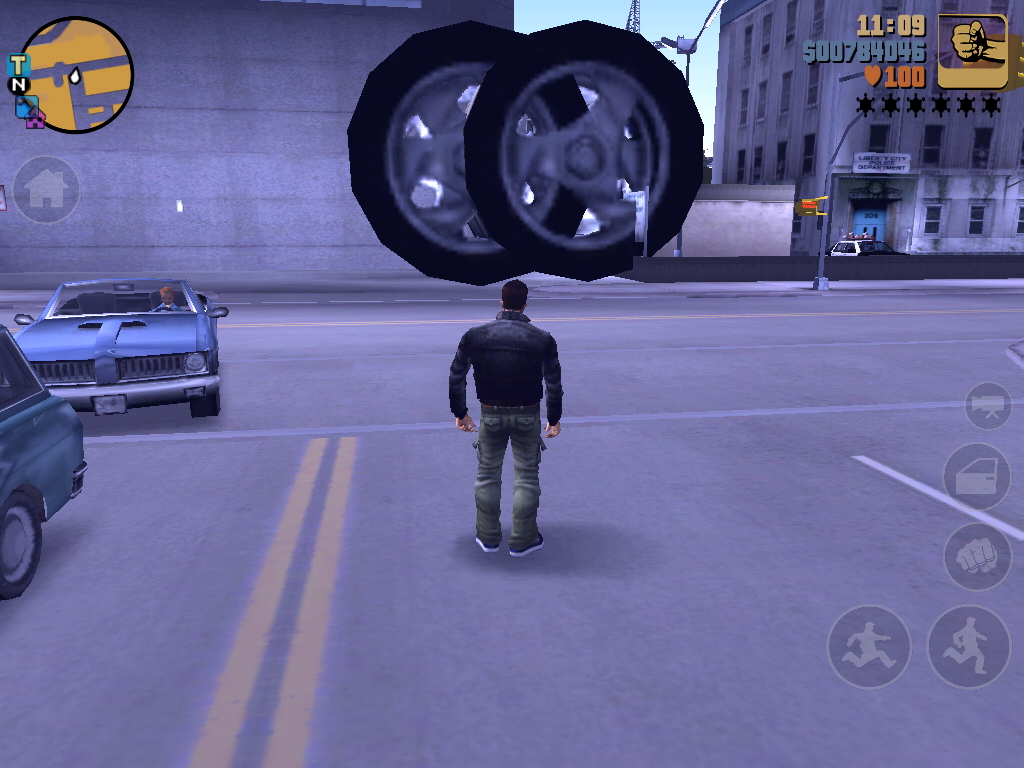Tap the sprint running-man button

pos(968,646)
